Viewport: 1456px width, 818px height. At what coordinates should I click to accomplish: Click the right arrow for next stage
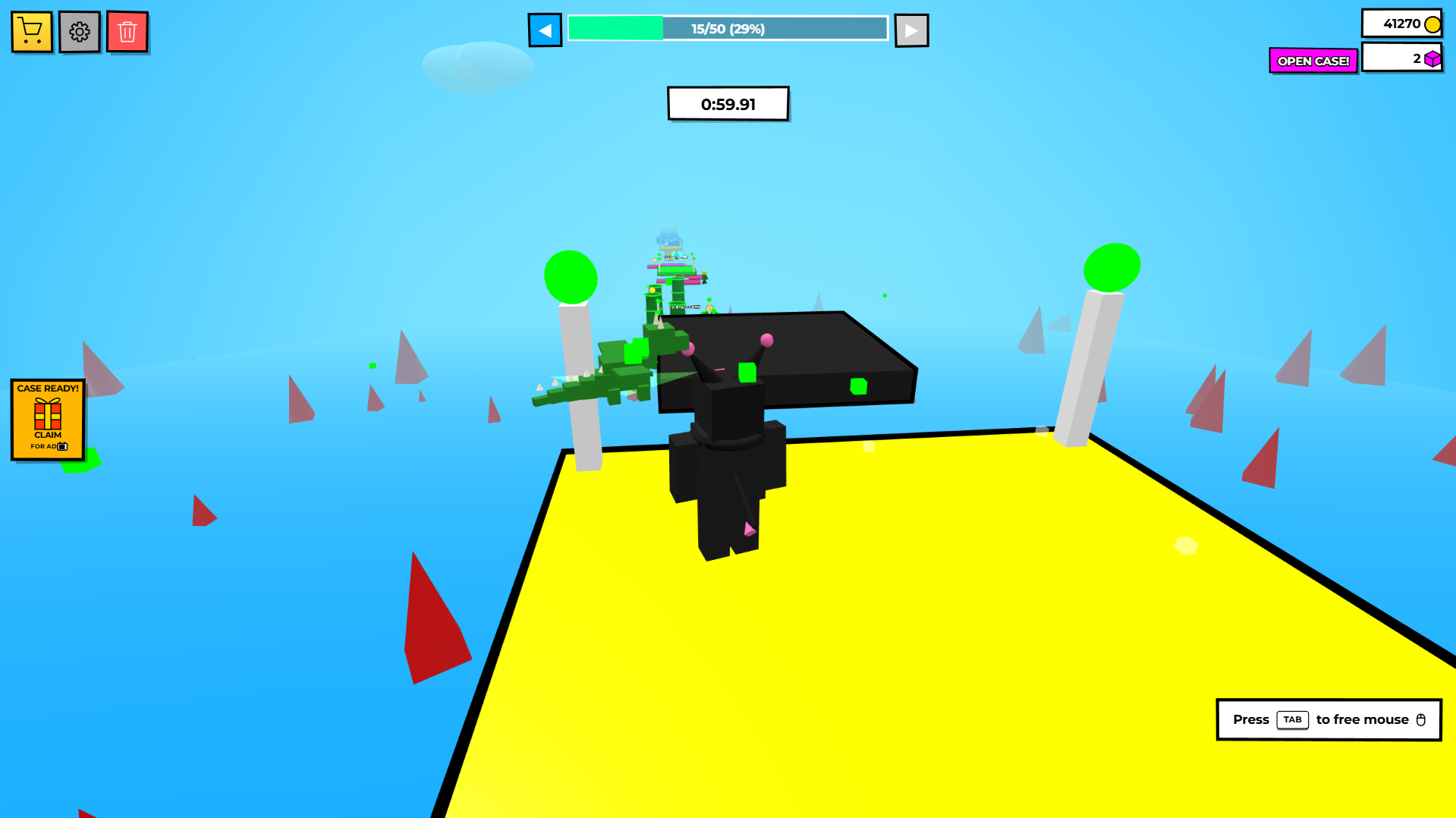[911, 29]
